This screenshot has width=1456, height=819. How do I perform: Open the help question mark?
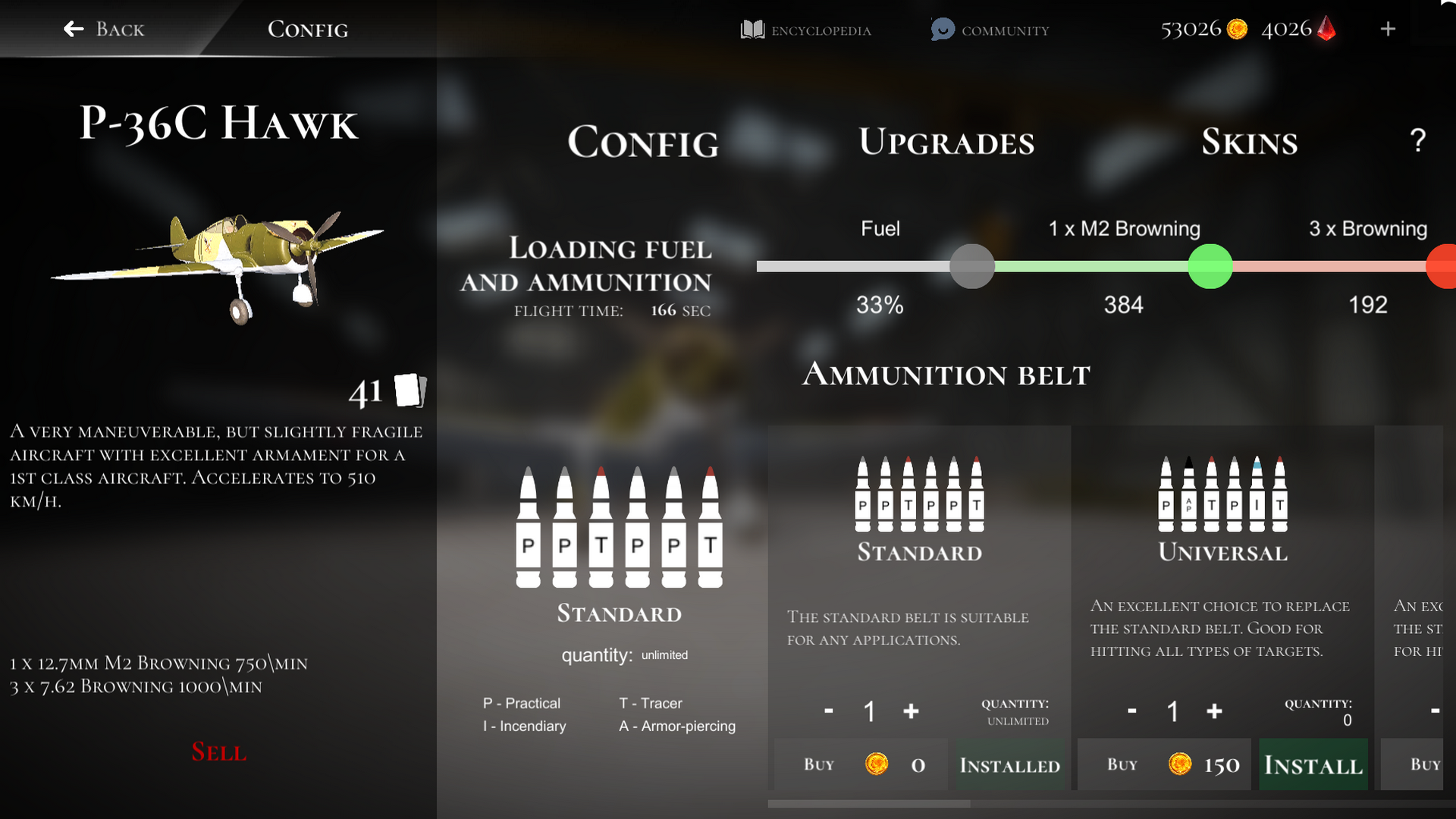pos(1417,140)
